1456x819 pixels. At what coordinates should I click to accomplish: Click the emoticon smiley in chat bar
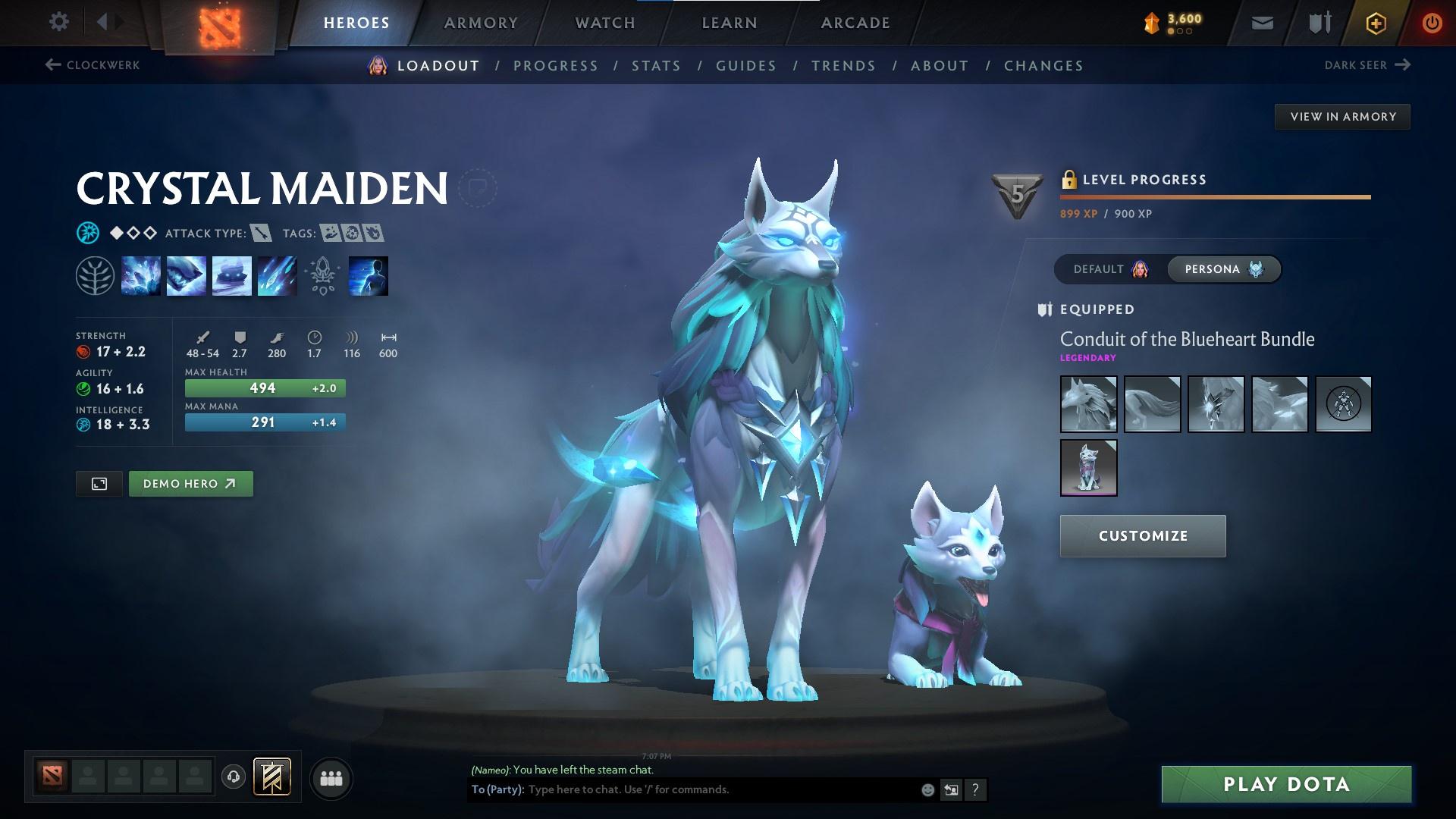927,789
